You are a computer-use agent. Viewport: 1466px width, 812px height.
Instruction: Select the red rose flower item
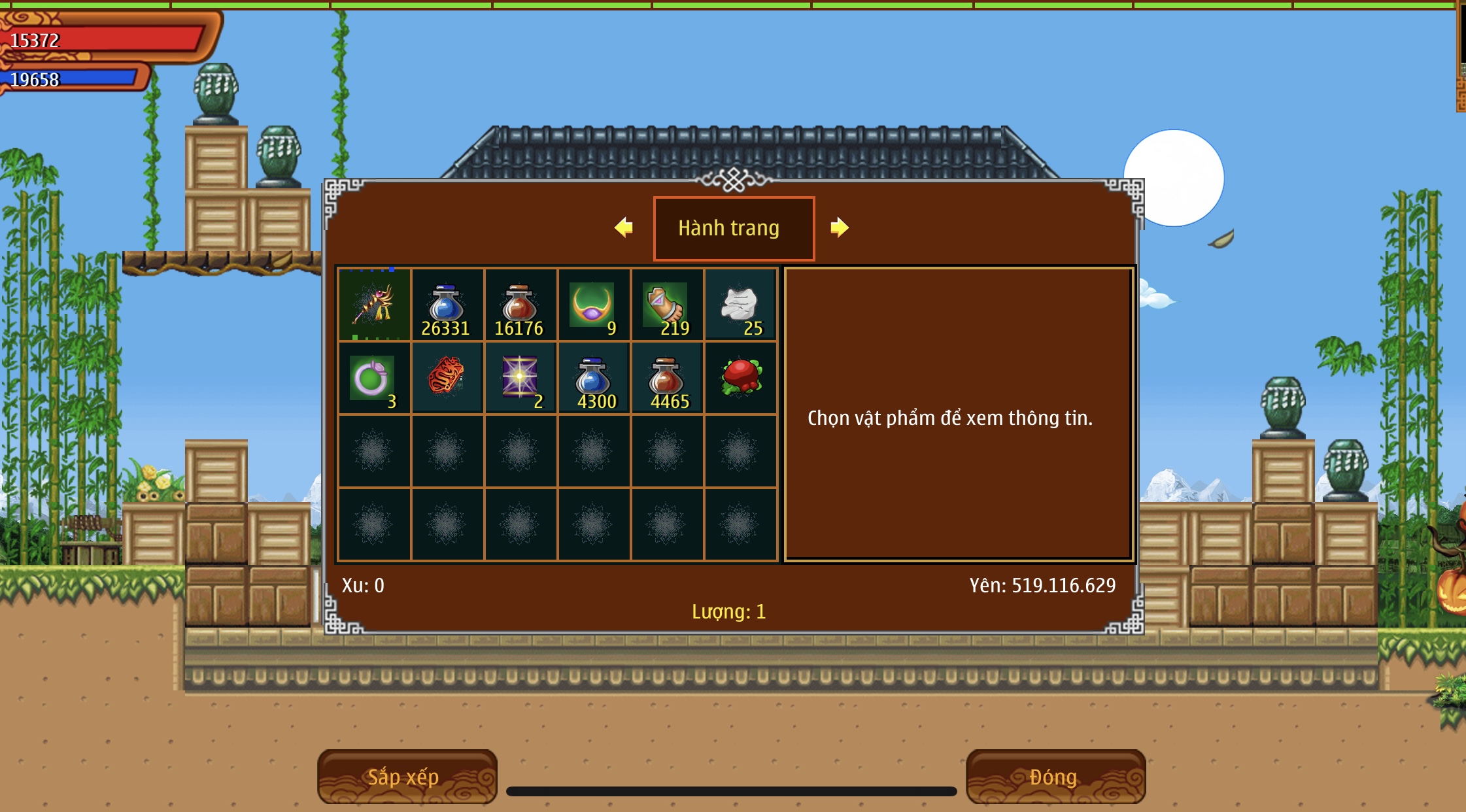tap(740, 378)
